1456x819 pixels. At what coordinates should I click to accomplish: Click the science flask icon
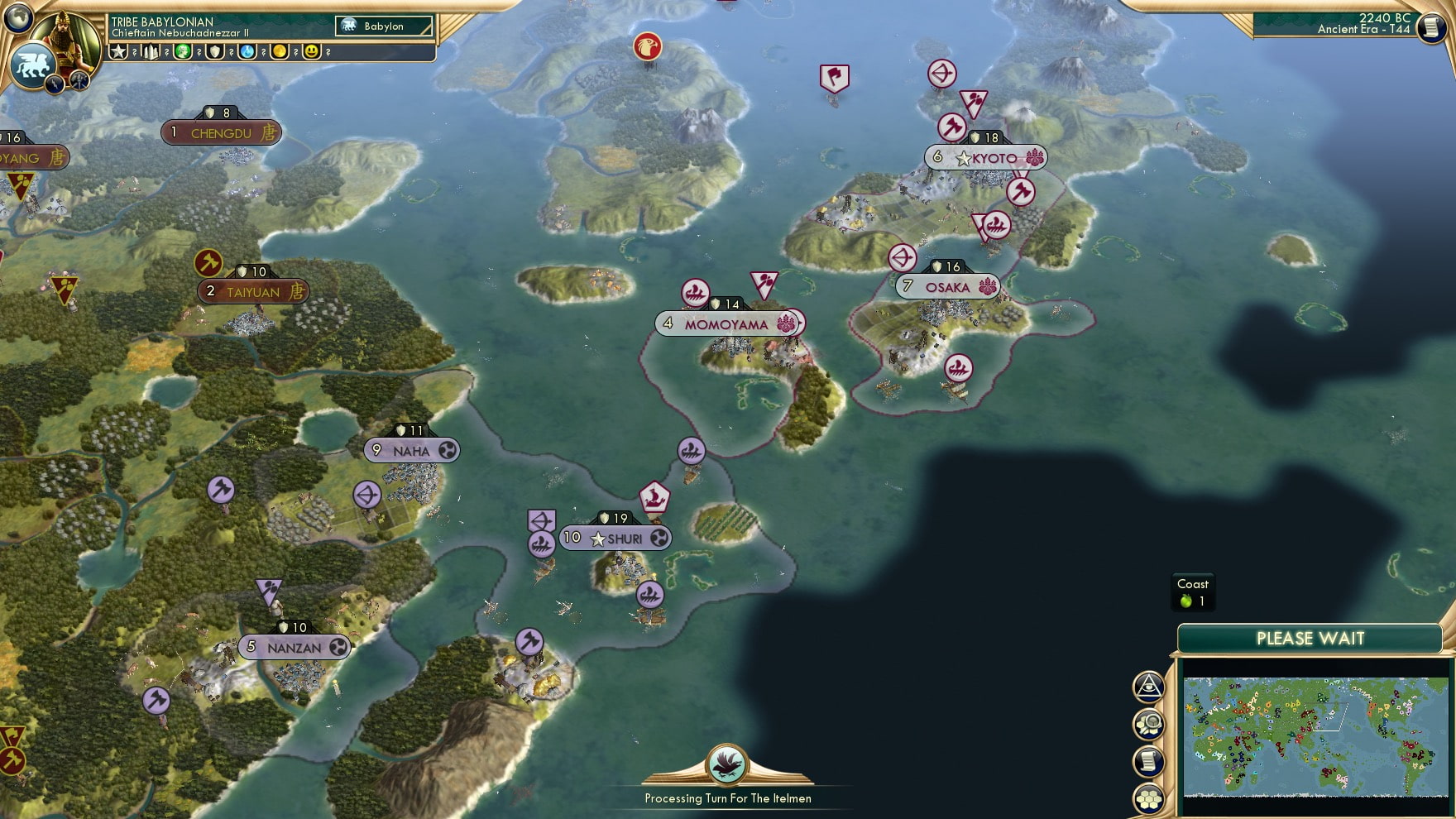pyautogui.click(x=245, y=51)
